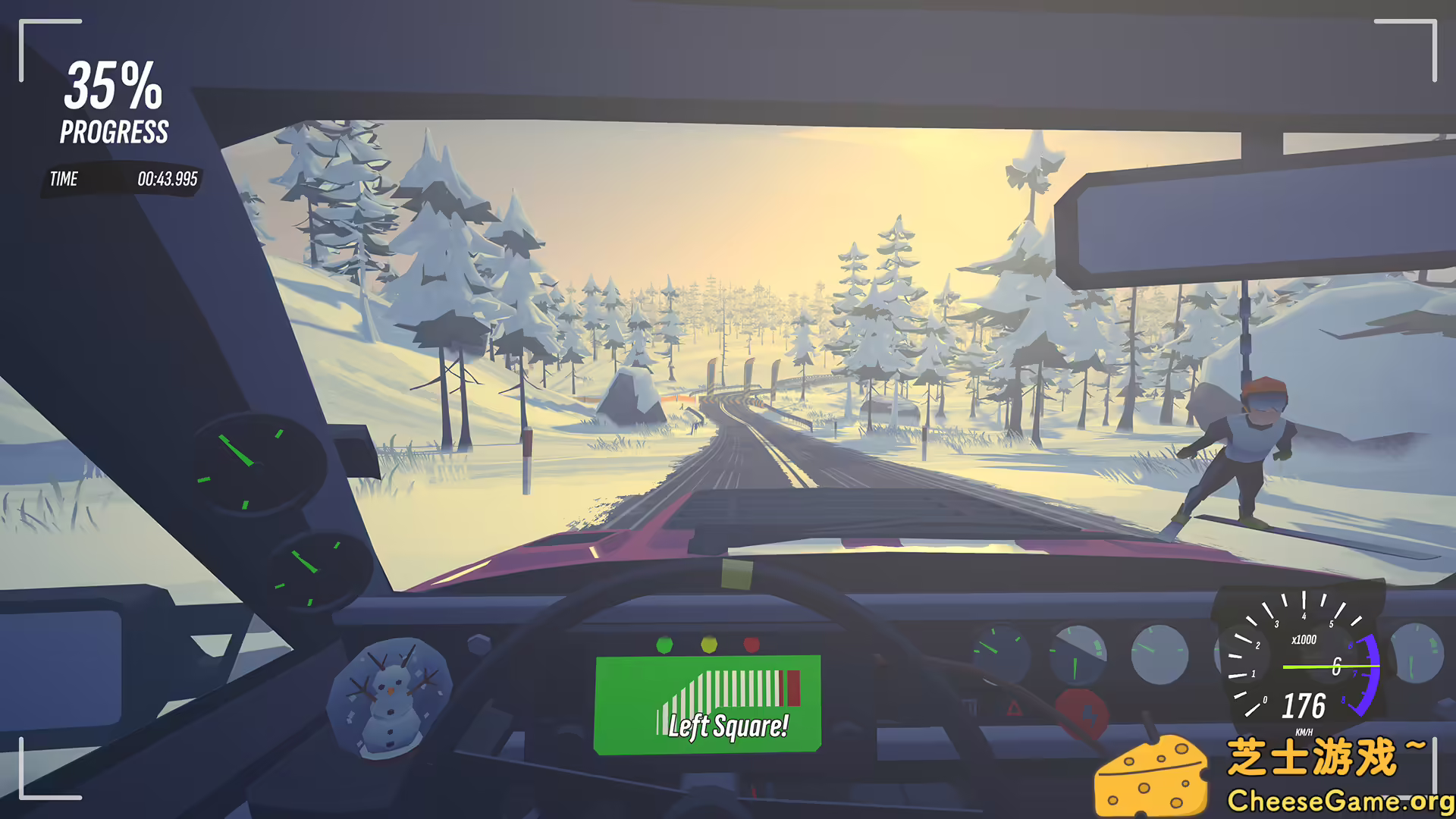The image size is (1456, 819).
Task: Open the CheeseGame.org link
Action: coord(1341,800)
